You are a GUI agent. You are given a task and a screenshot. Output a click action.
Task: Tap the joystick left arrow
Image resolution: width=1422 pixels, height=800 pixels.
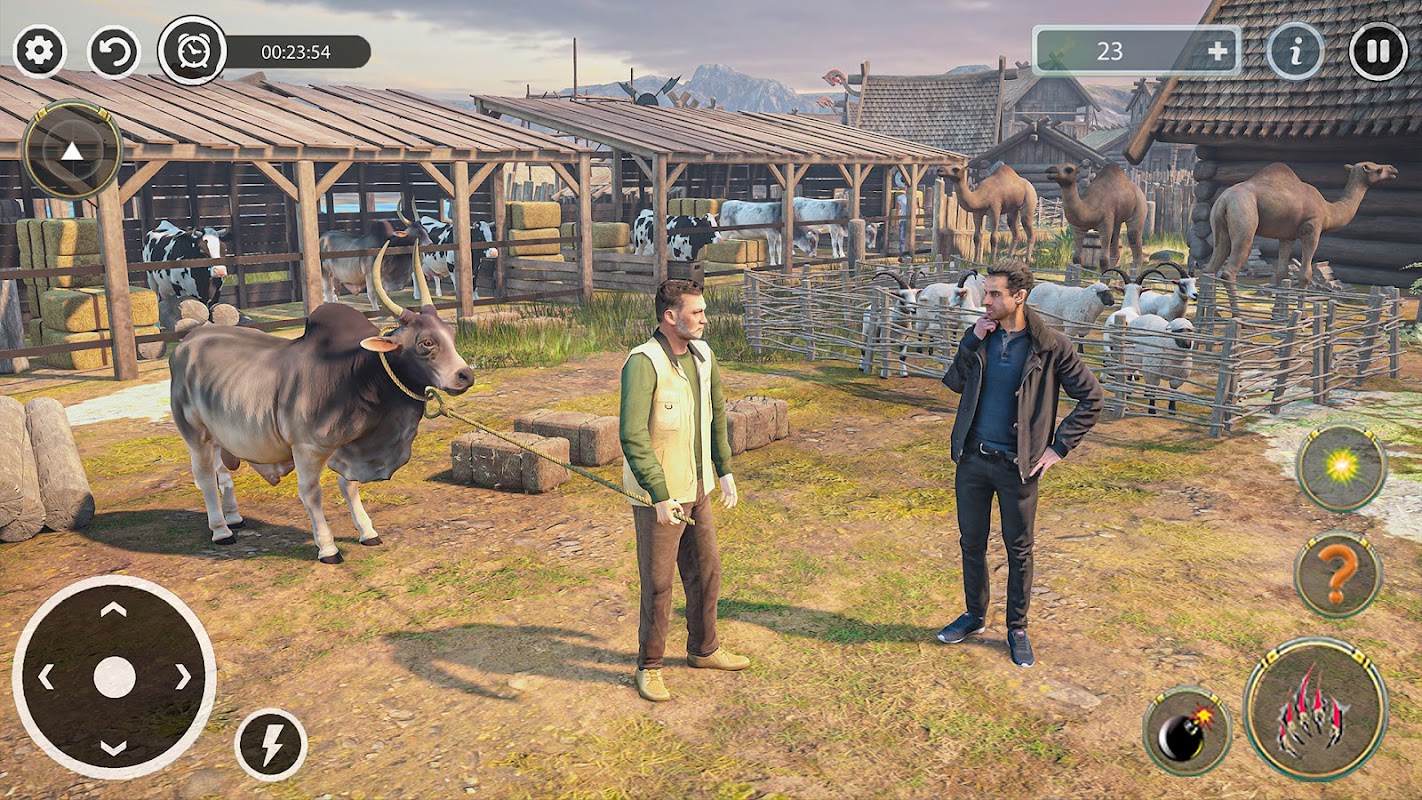pos(46,677)
